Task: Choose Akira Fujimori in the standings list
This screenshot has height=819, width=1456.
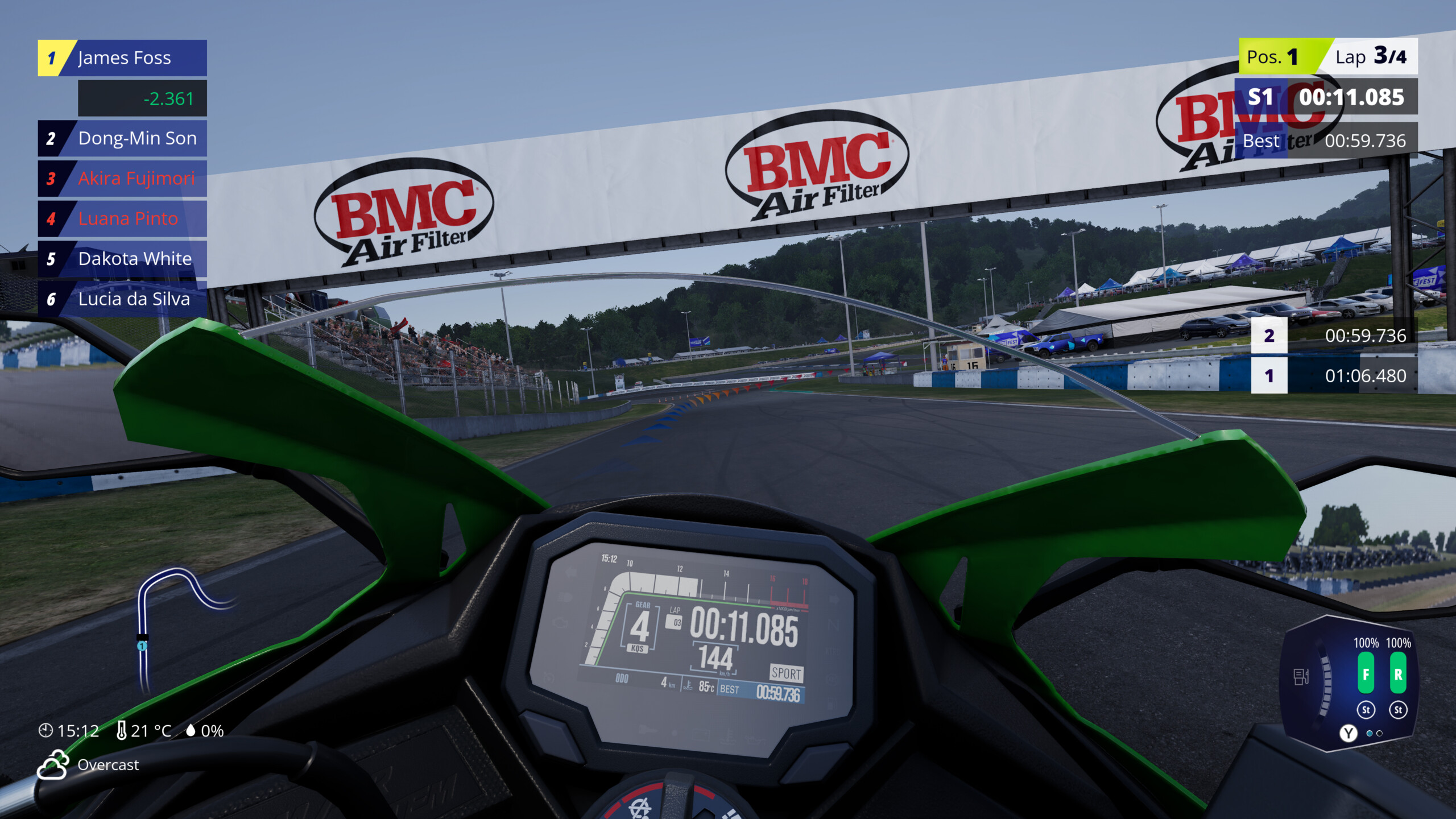Action: pos(123,179)
